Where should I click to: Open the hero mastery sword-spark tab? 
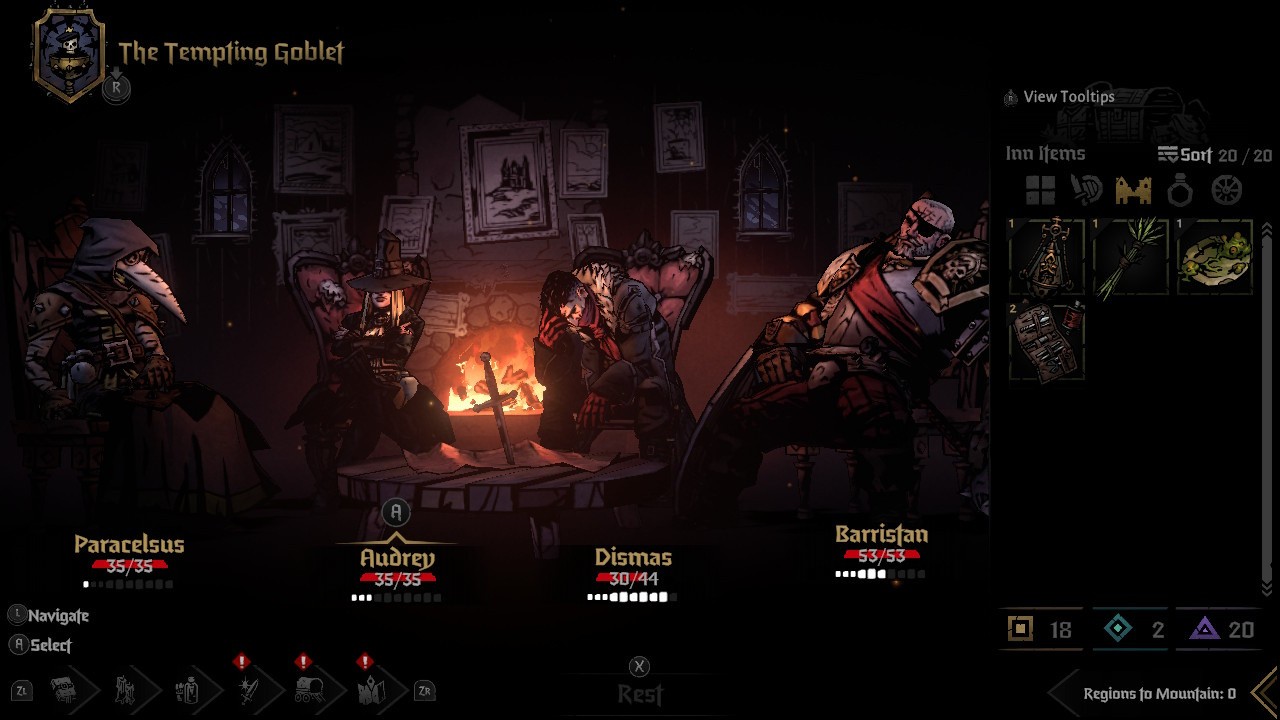pyautogui.click(x=247, y=689)
